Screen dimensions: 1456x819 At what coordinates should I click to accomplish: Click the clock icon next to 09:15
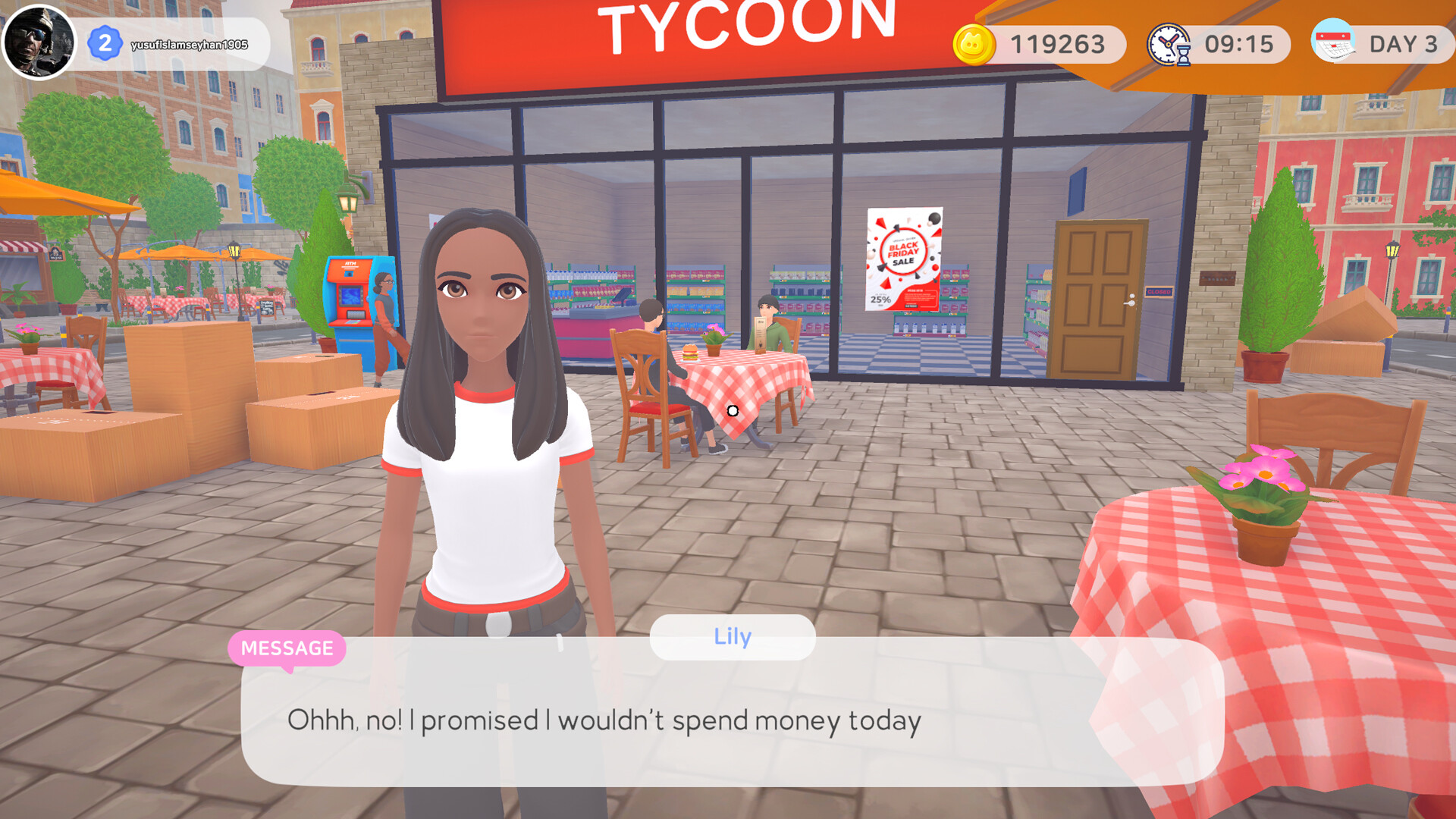coord(1166,43)
